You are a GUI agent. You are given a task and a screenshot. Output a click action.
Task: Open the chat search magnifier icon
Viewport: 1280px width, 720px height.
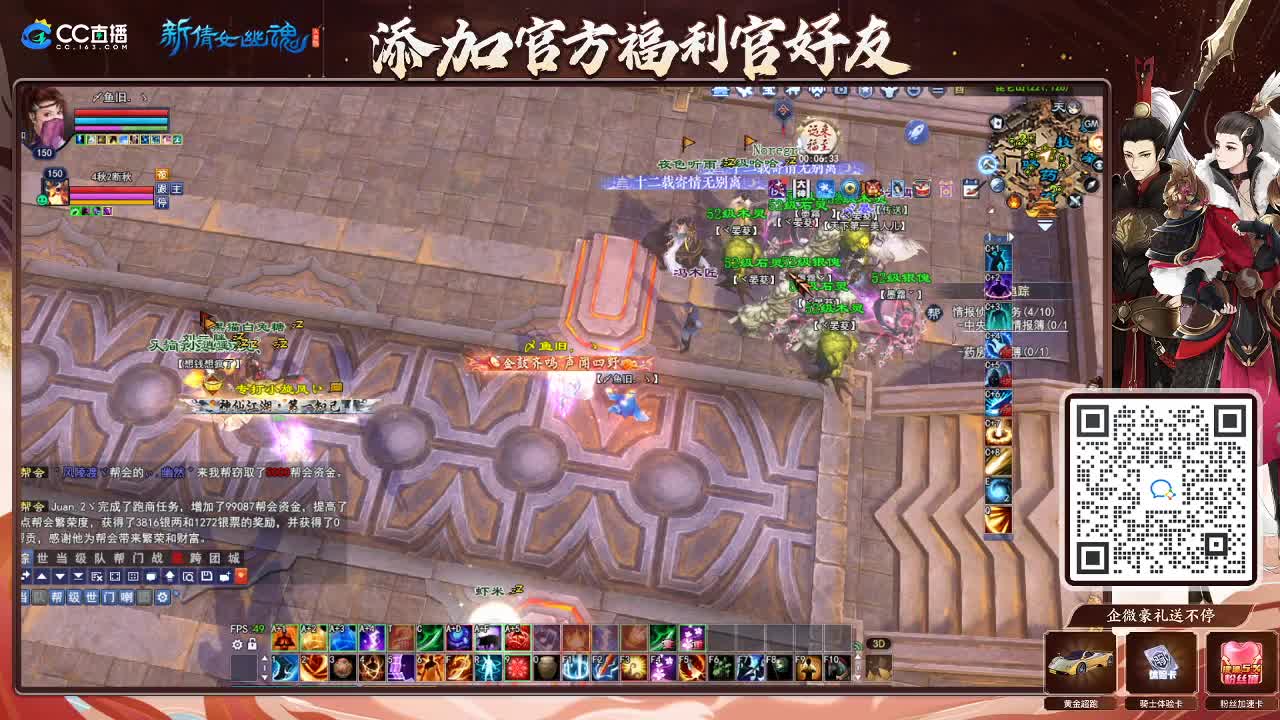click(188, 575)
